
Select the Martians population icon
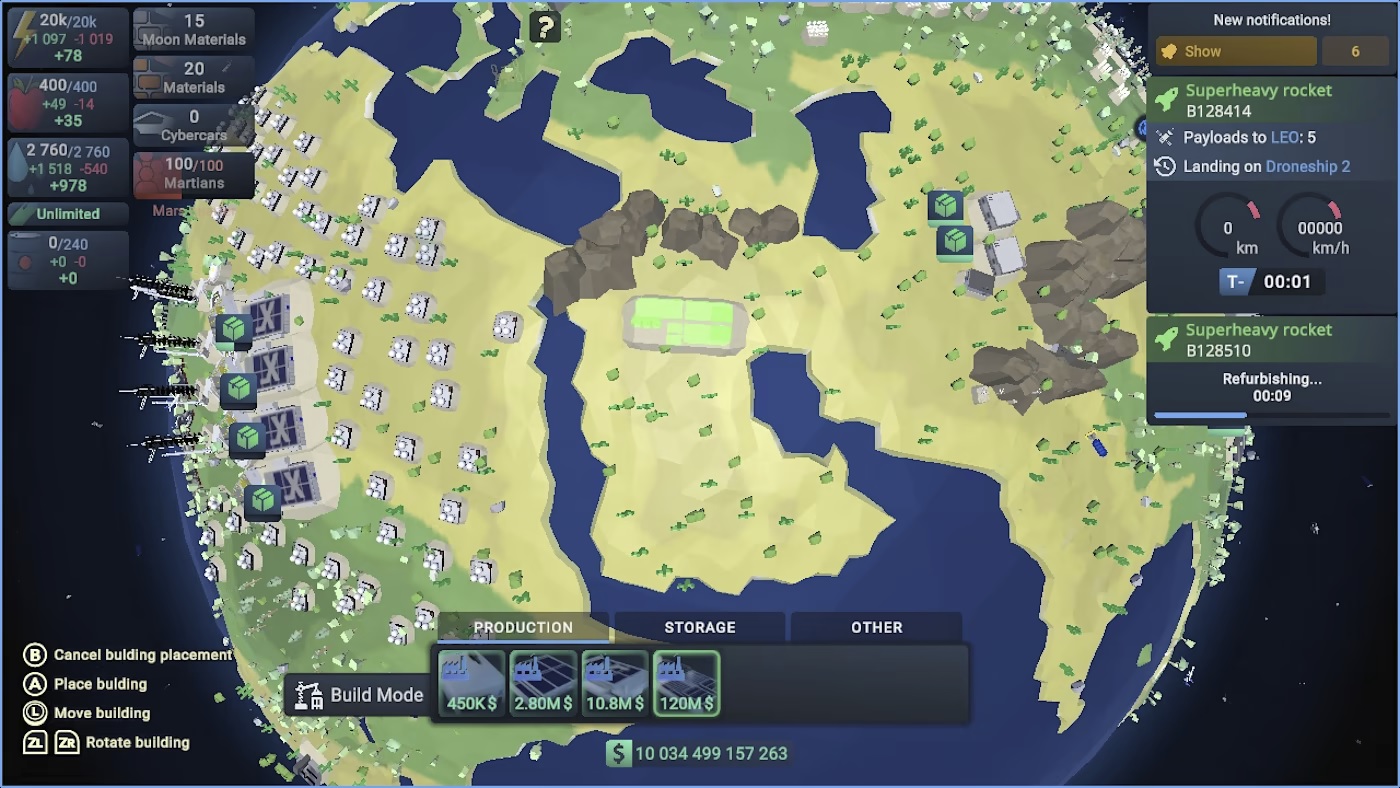(150, 172)
